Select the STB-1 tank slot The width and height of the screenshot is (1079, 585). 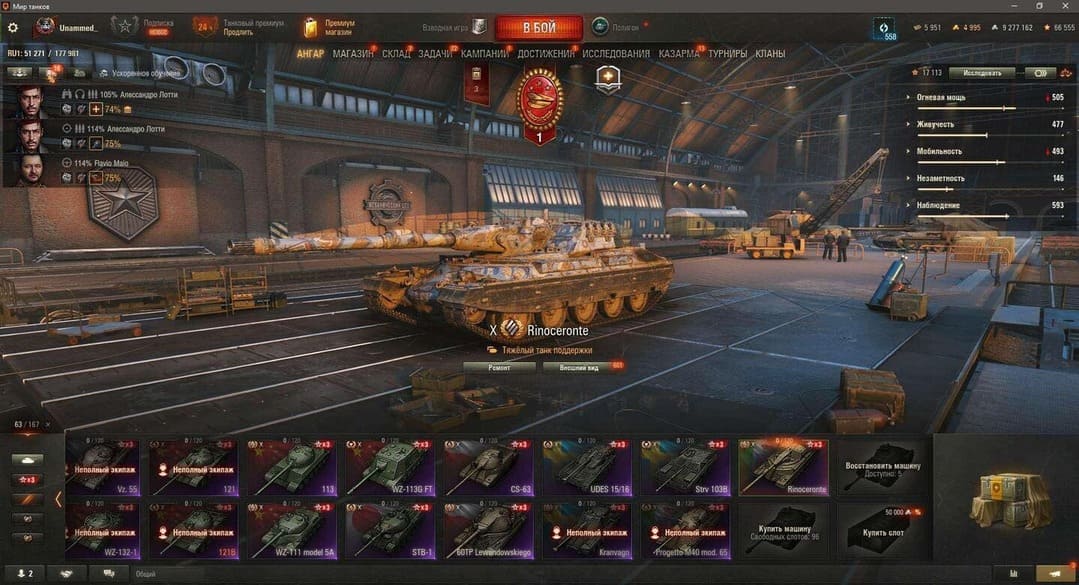[x=390, y=530]
